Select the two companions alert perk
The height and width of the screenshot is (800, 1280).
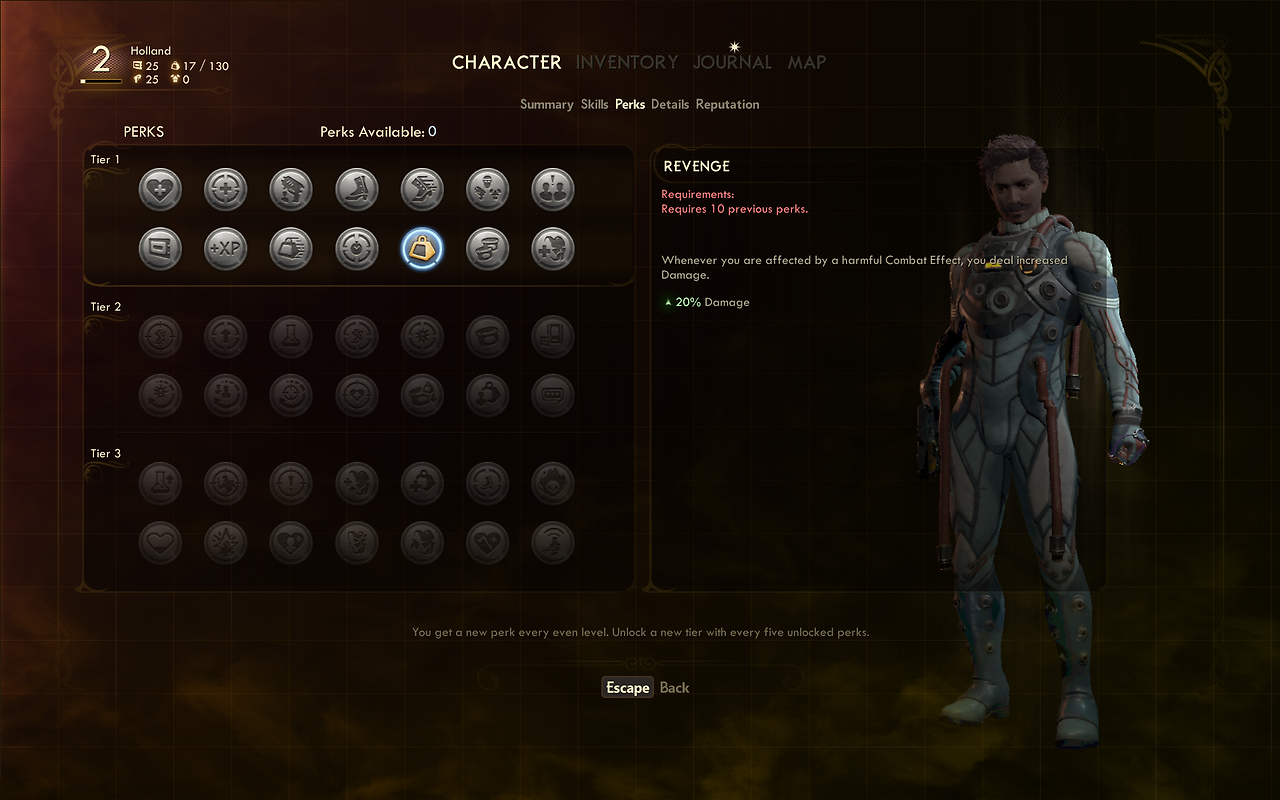tap(552, 189)
